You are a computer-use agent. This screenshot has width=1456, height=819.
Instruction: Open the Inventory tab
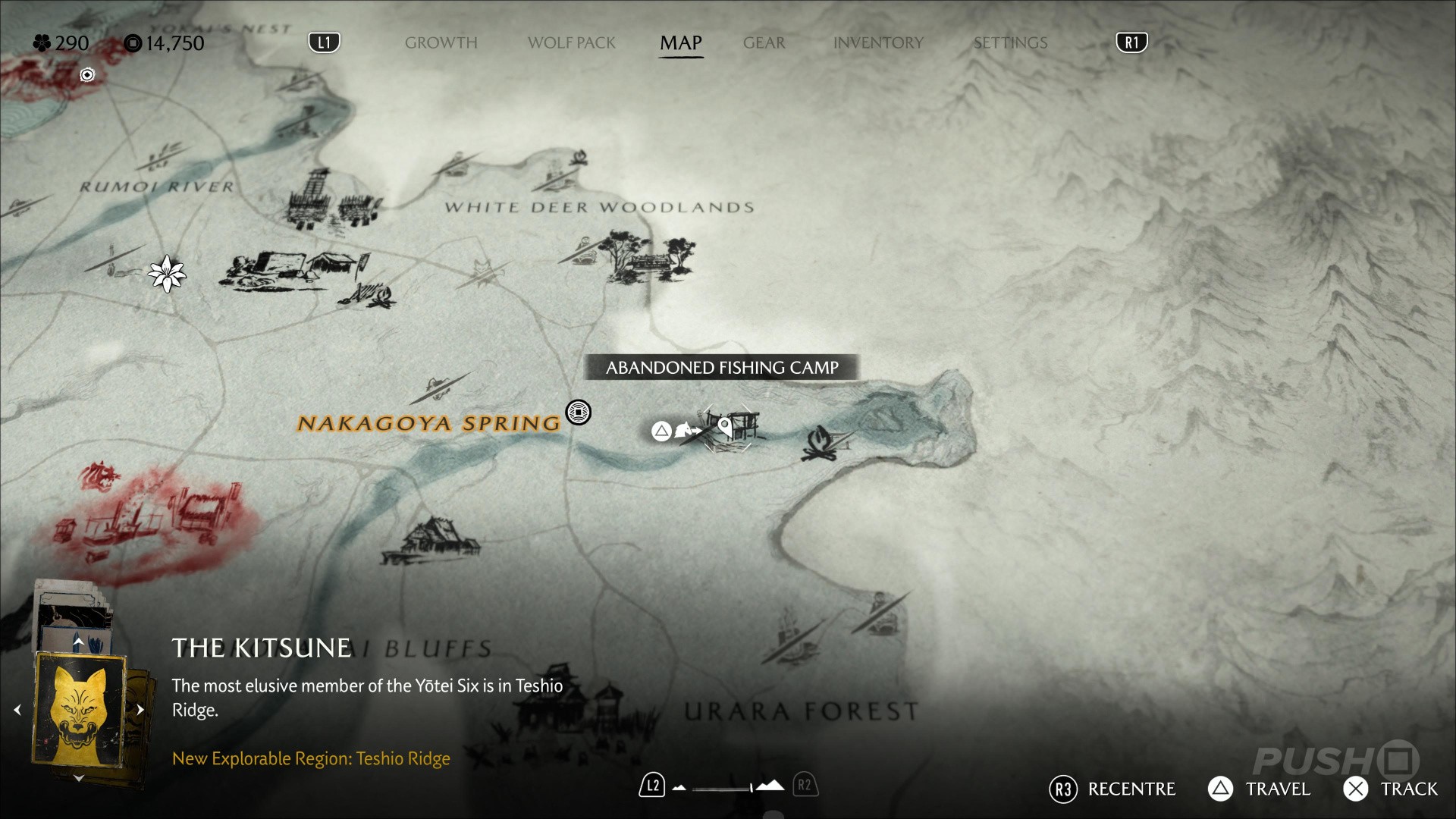(878, 43)
